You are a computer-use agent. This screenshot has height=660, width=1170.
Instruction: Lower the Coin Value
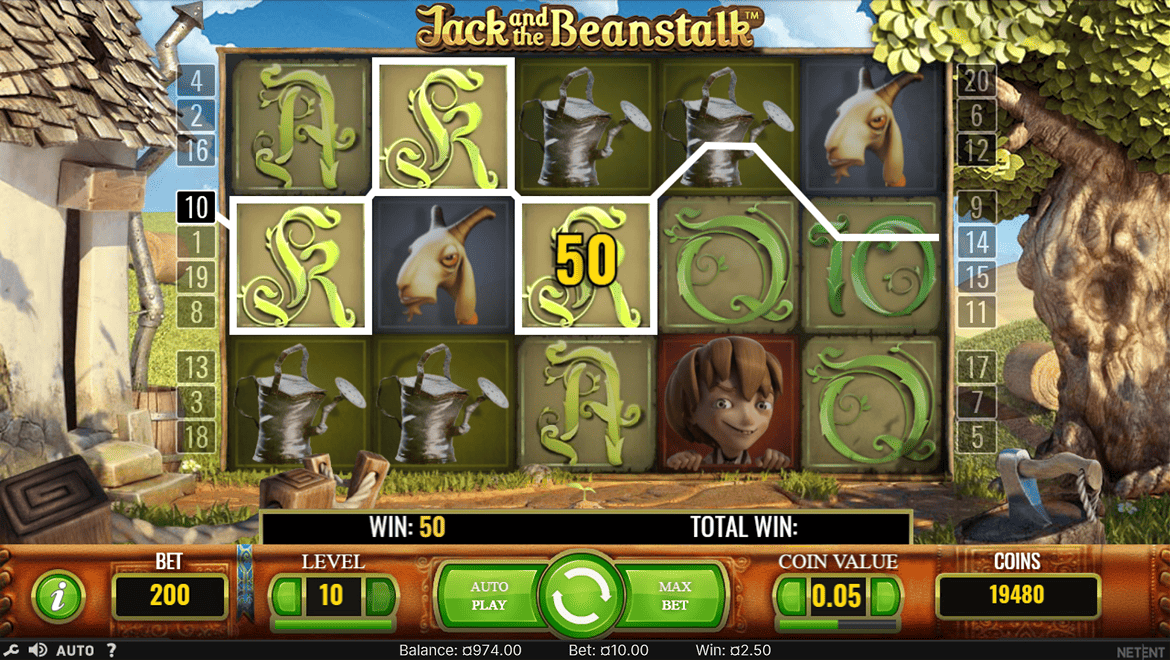792,597
